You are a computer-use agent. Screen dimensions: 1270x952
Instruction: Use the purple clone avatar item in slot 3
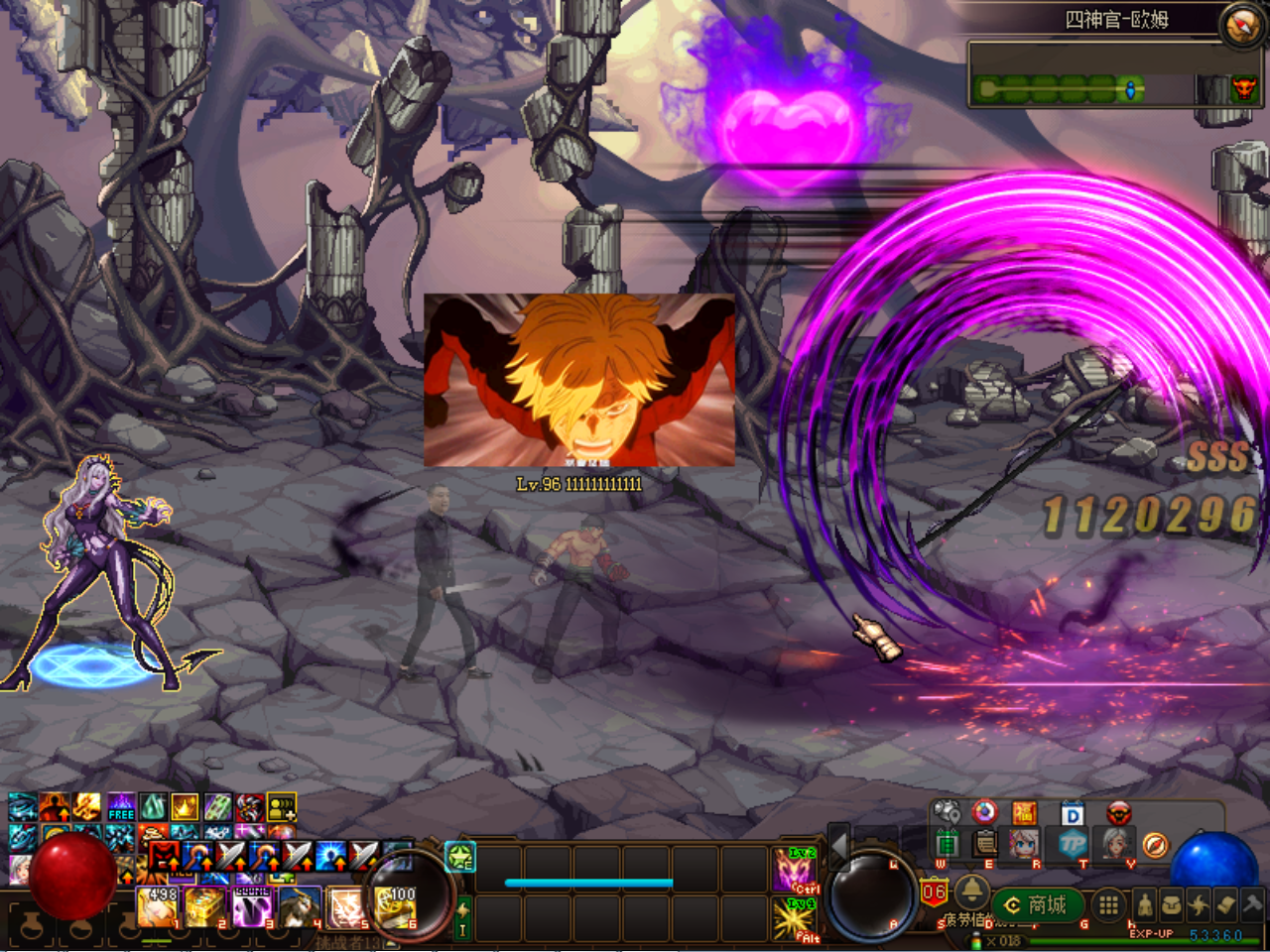[x=252, y=907]
